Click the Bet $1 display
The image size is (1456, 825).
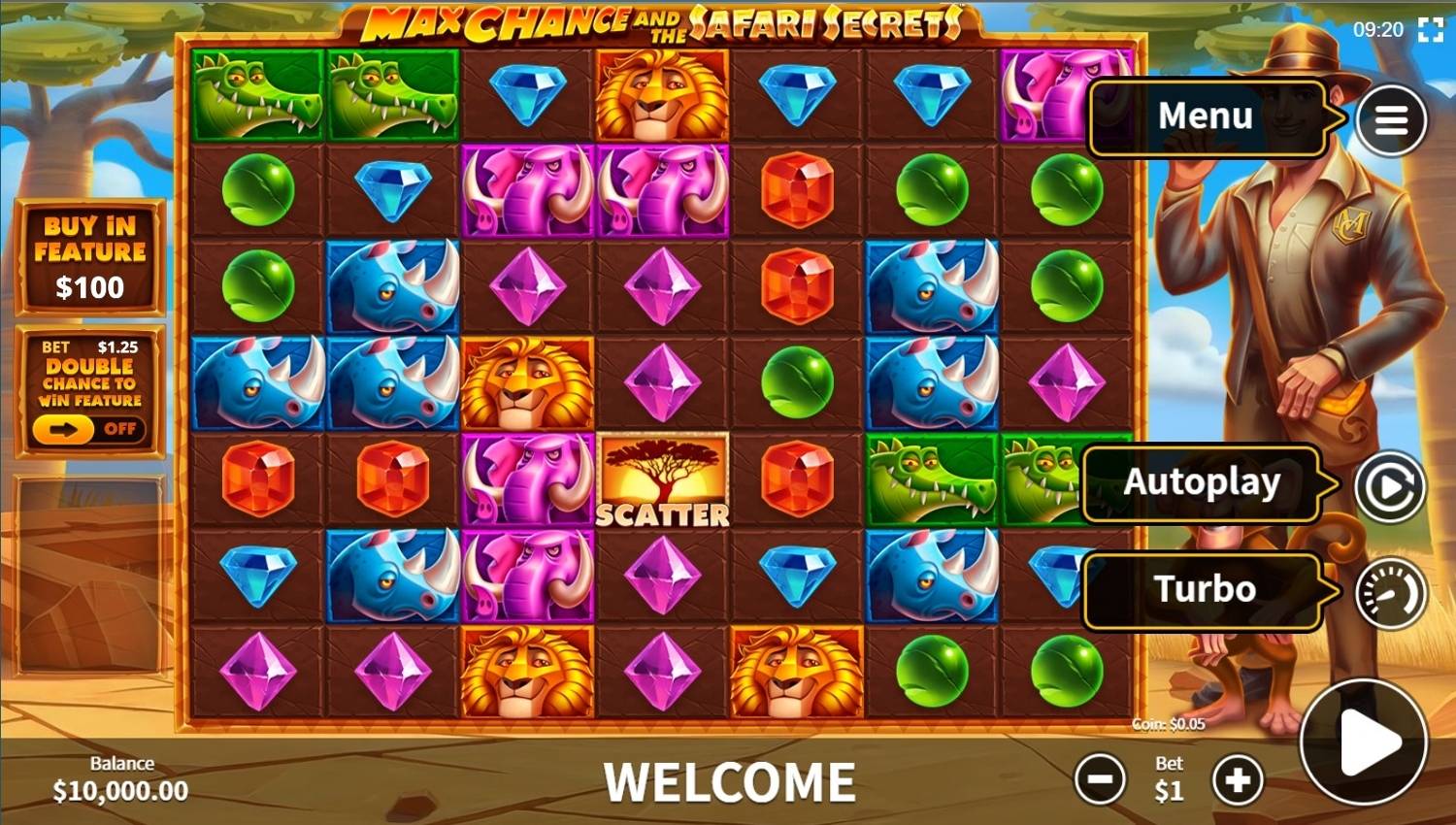click(1168, 778)
